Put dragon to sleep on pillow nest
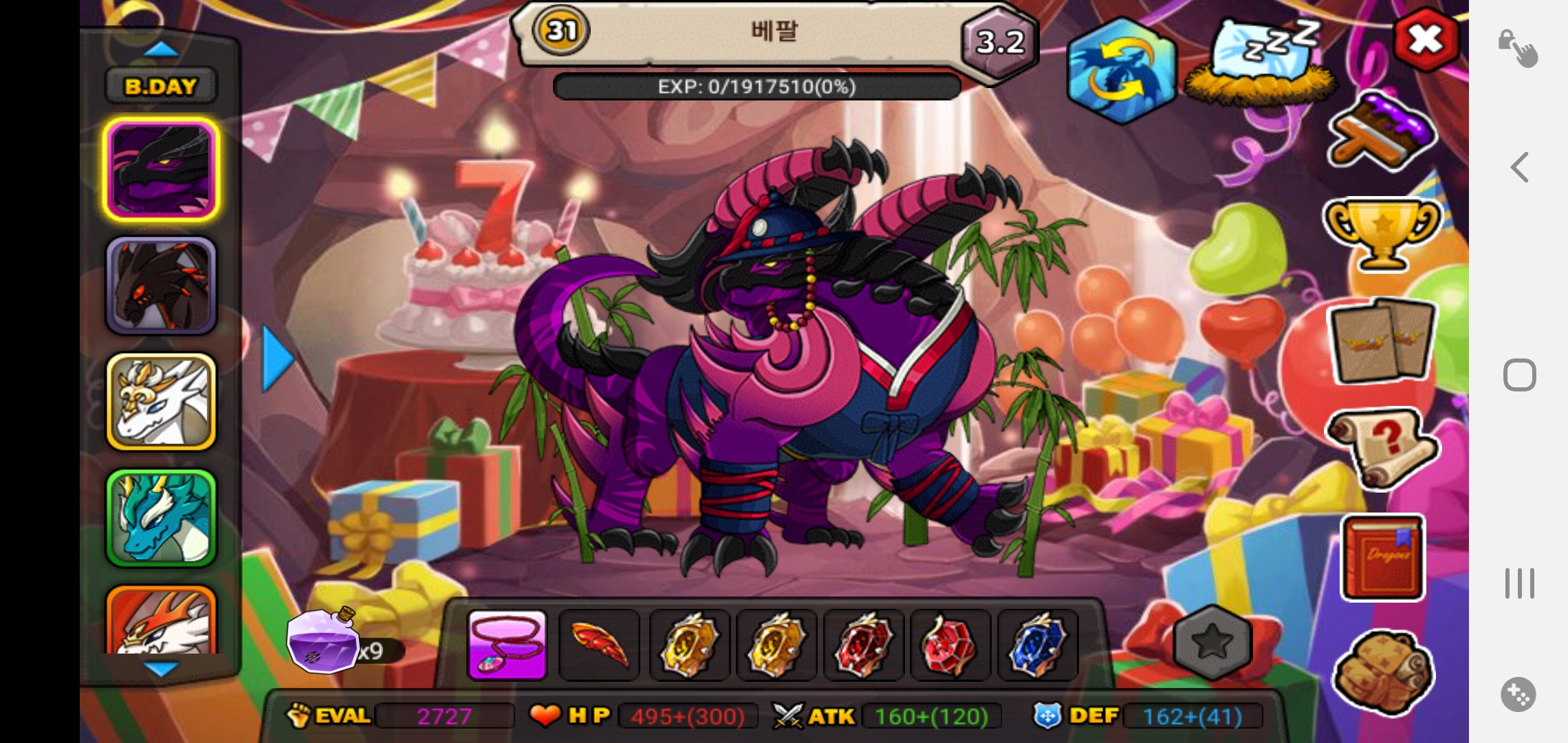Image resolution: width=1568 pixels, height=743 pixels. click(1262, 63)
